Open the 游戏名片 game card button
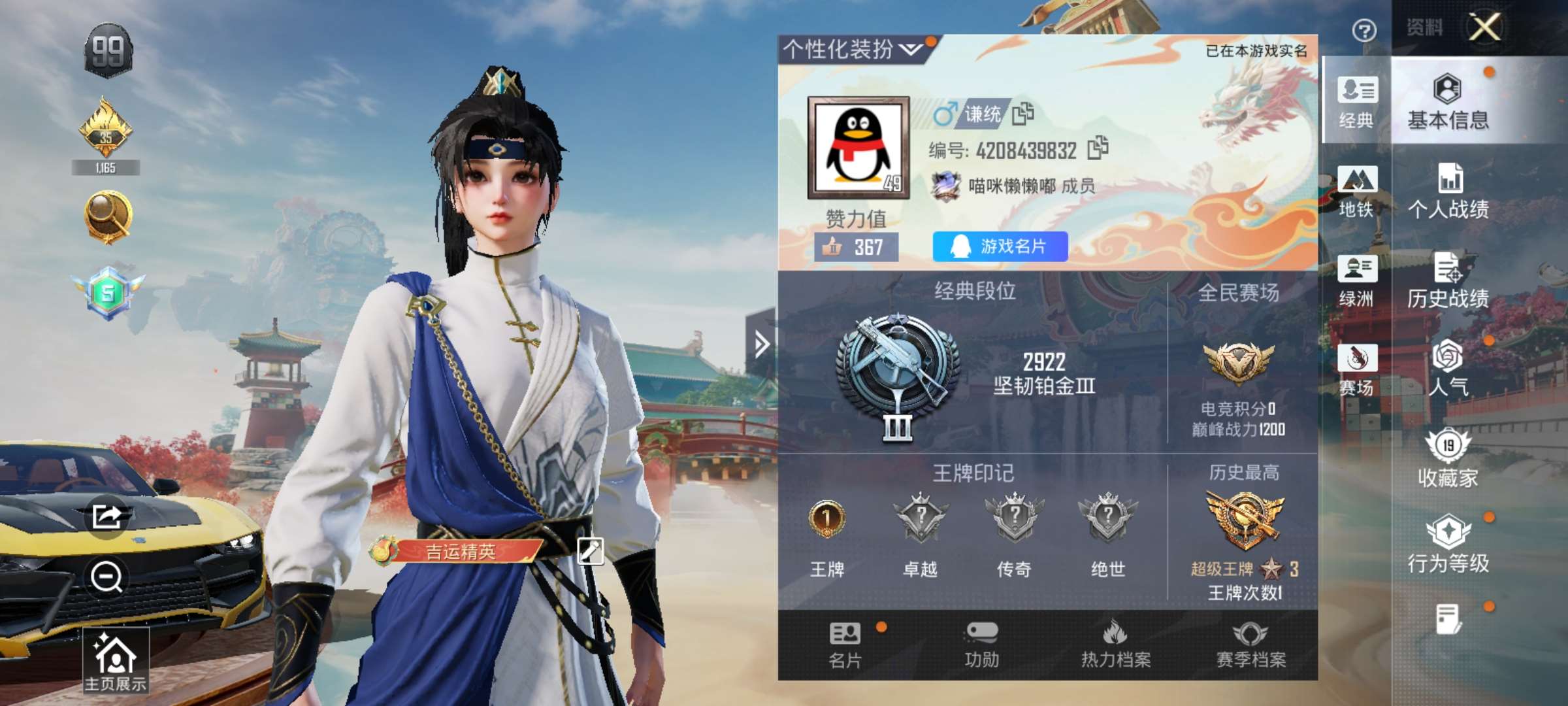 [x=1000, y=246]
